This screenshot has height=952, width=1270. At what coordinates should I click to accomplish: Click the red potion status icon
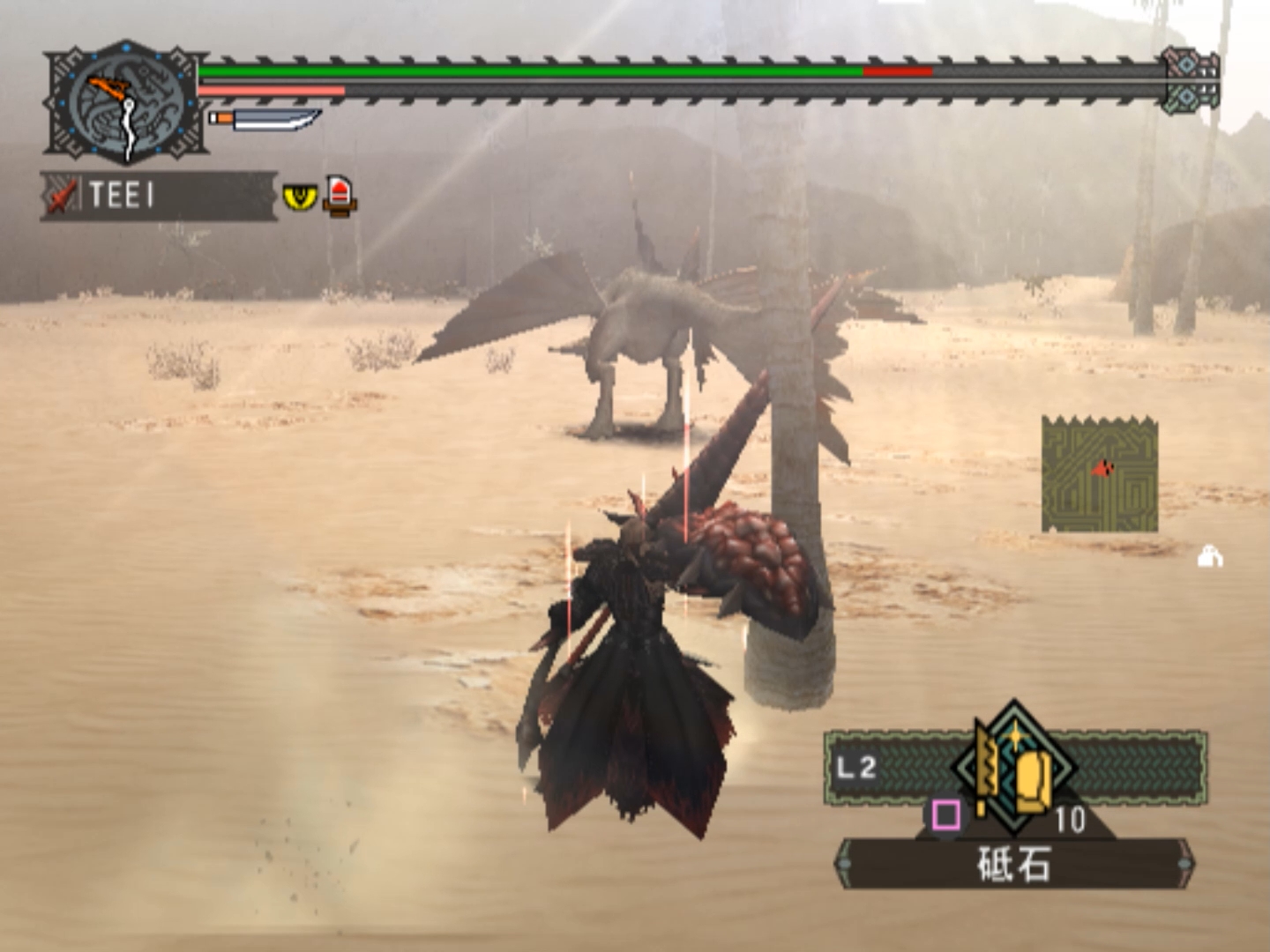click(x=340, y=195)
